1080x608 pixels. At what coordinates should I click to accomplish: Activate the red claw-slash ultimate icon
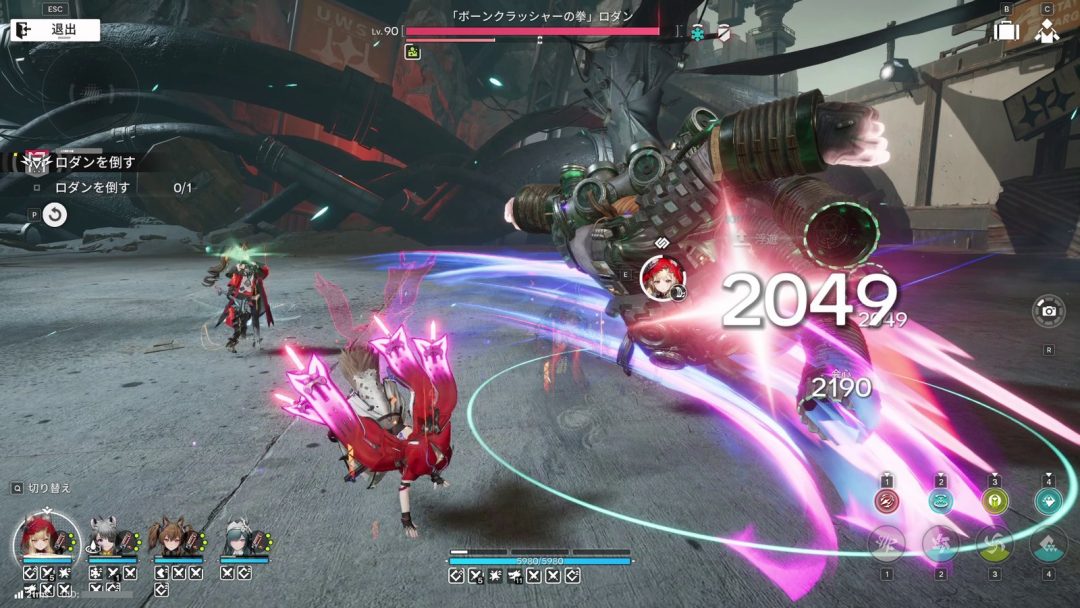(886, 501)
